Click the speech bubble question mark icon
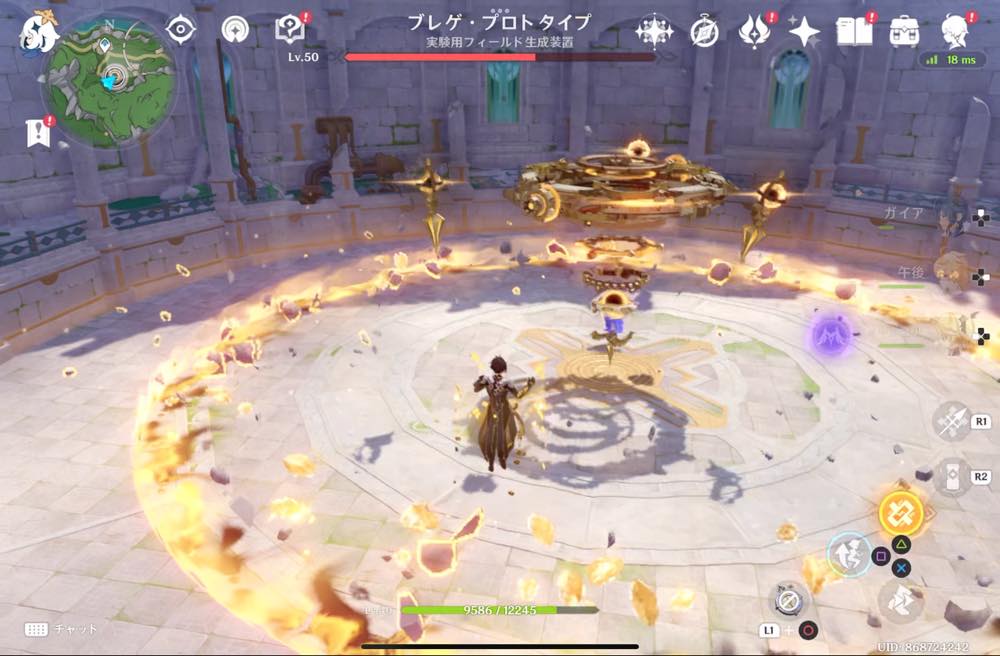1000x656 pixels. click(291, 30)
